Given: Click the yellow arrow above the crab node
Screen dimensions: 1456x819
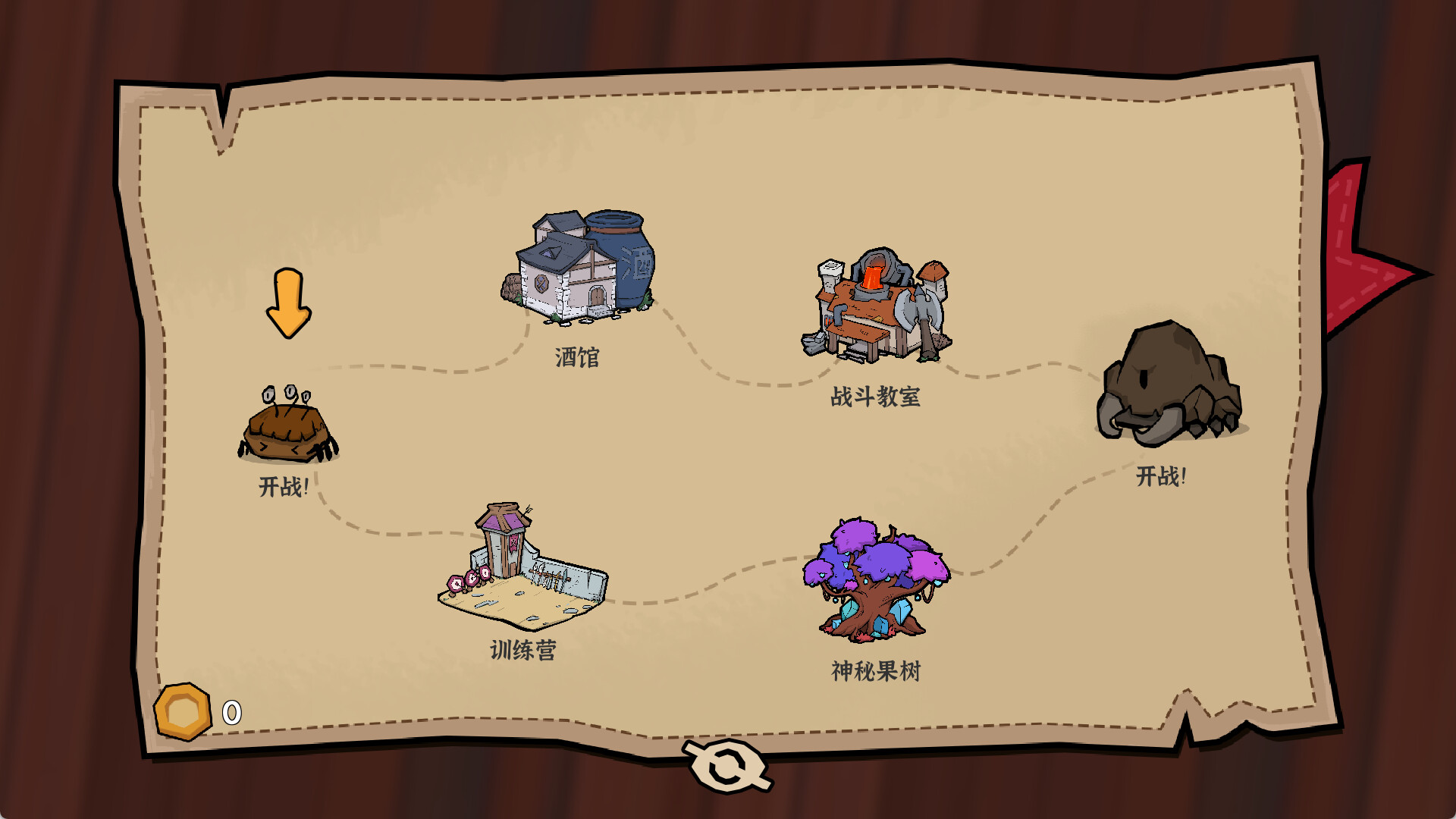Looking at the screenshot, I should (288, 303).
